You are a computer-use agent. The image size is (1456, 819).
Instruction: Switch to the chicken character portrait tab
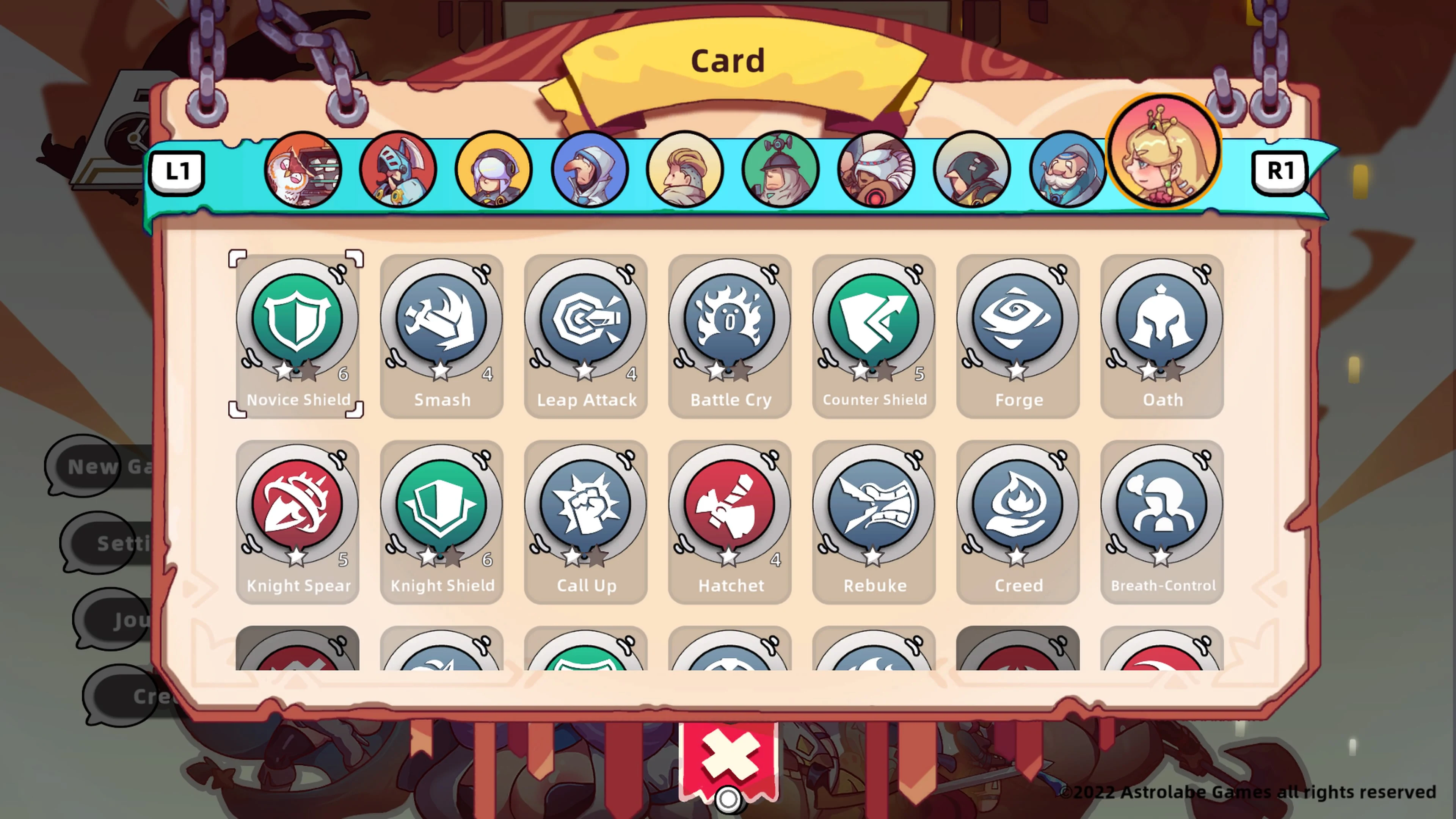pyautogui.click(x=303, y=169)
